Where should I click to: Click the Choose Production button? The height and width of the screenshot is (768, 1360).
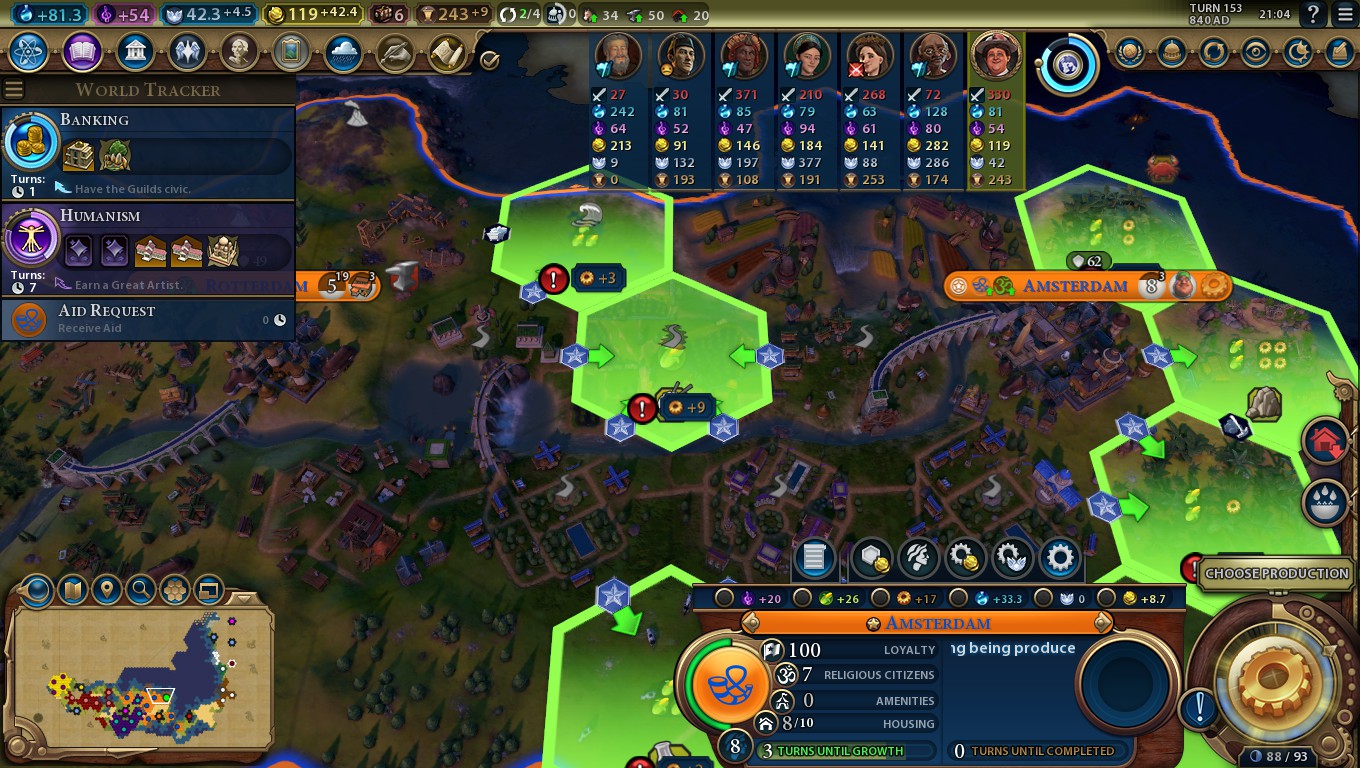coord(1276,573)
